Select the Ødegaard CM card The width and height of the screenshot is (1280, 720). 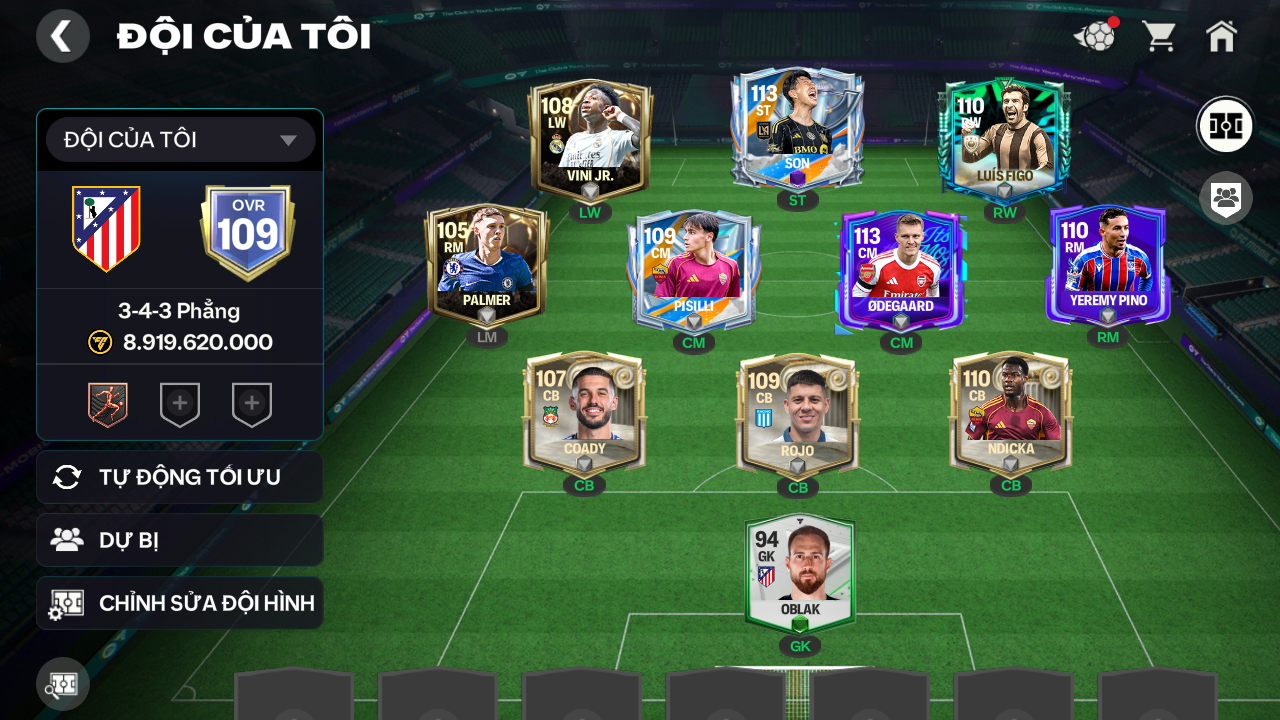pos(901,270)
